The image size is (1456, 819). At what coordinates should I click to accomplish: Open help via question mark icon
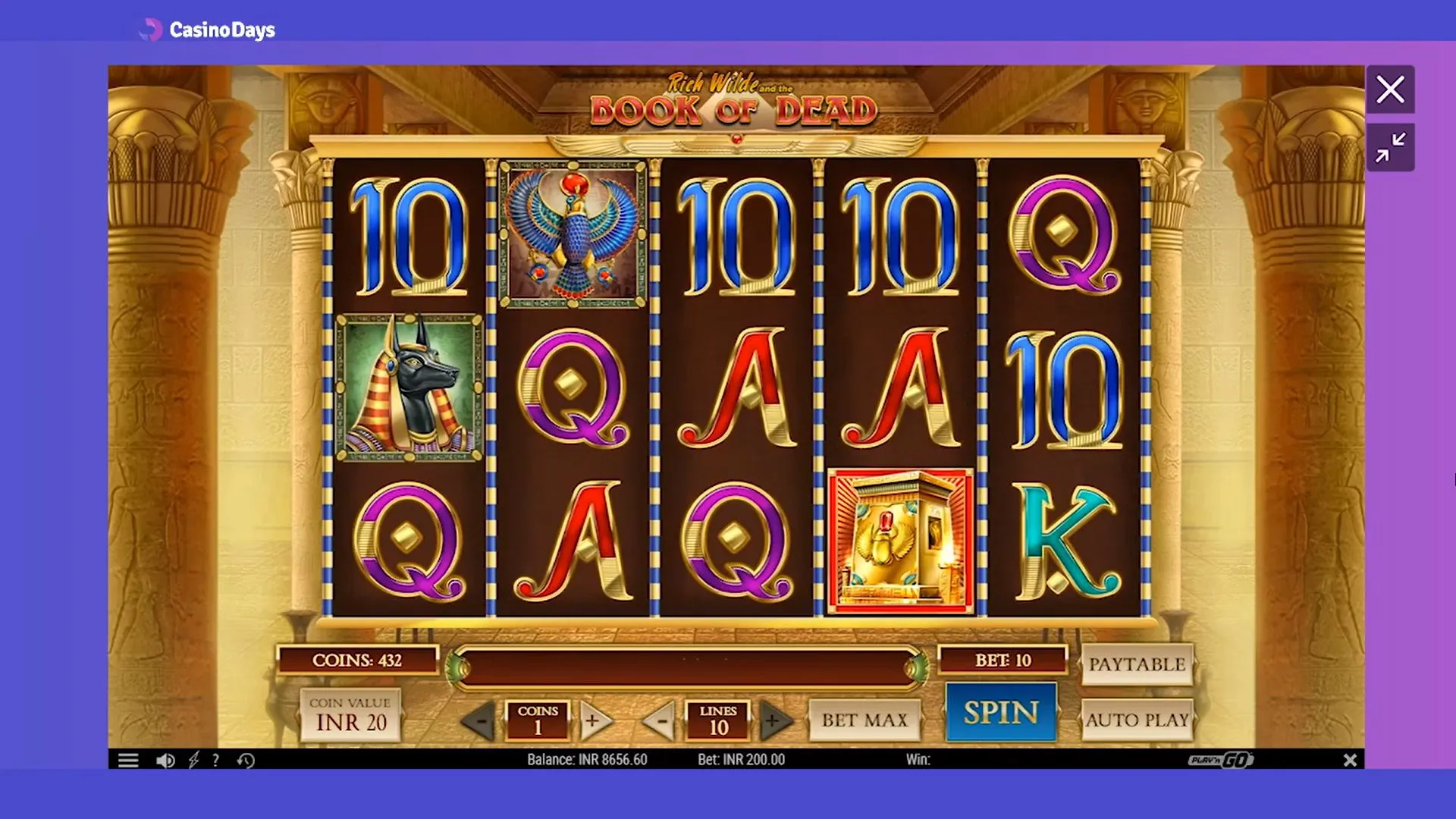point(218,759)
